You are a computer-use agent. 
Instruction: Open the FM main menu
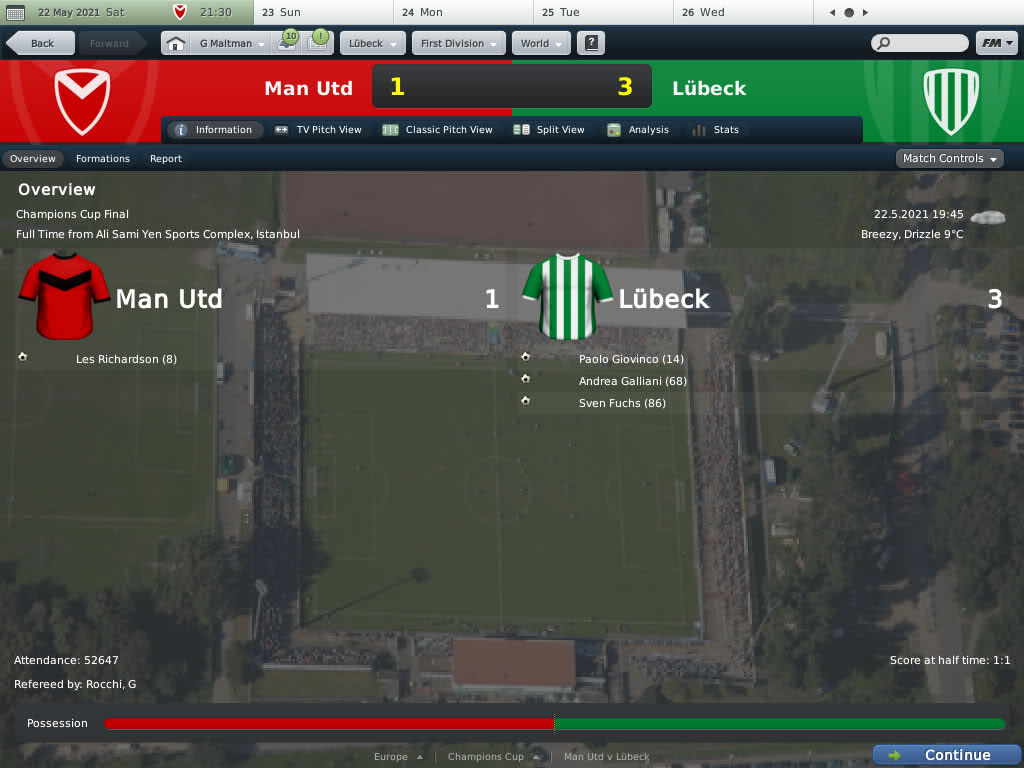coord(996,44)
